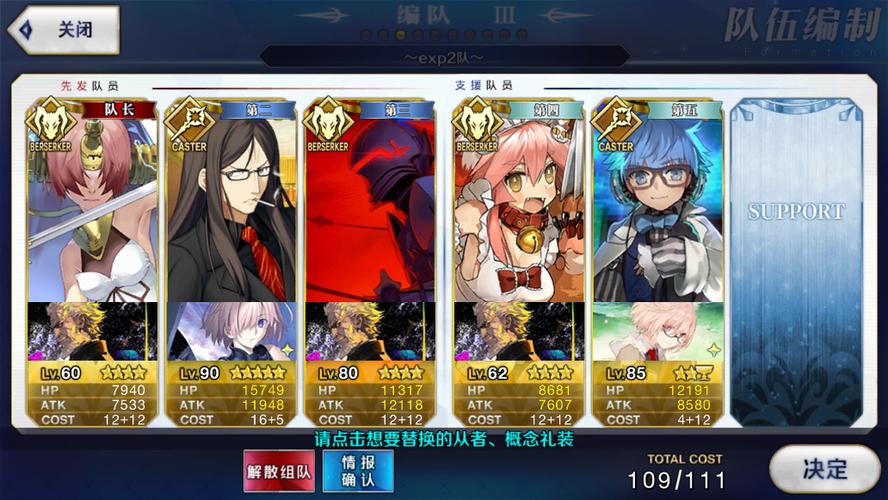
Task: Confirm the party with 决定
Action: (x=824, y=468)
